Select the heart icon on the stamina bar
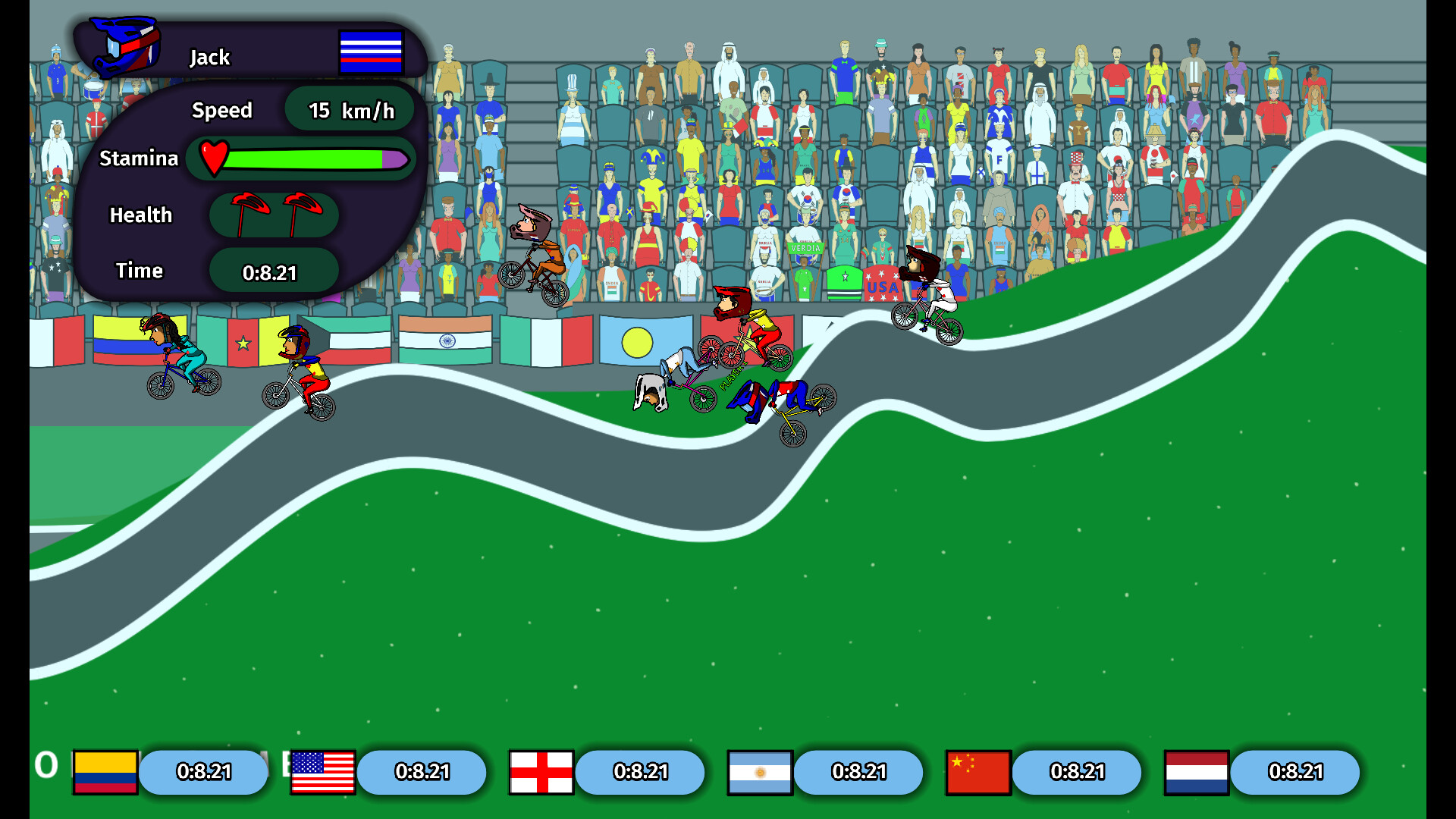Viewport: 1456px width, 819px height. pos(214,158)
